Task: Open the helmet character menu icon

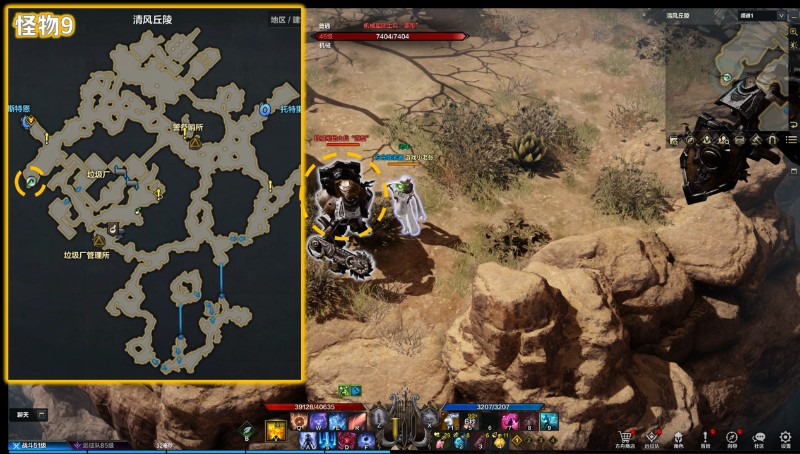Action: coord(679,436)
